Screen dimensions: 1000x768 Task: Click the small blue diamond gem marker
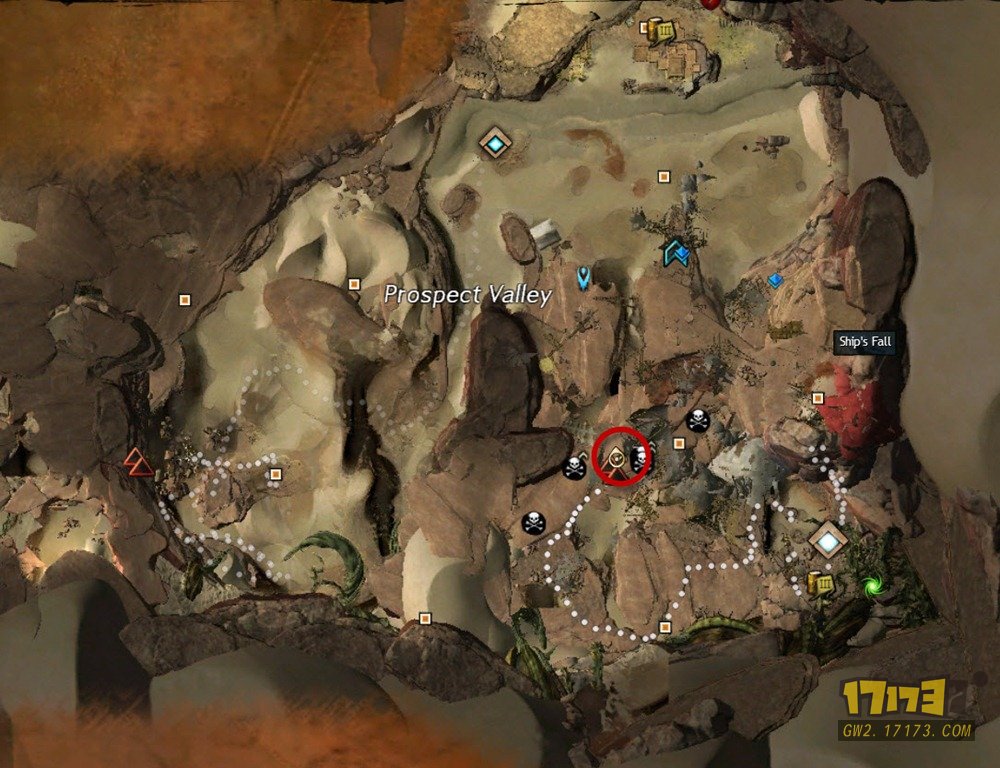coord(774,281)
